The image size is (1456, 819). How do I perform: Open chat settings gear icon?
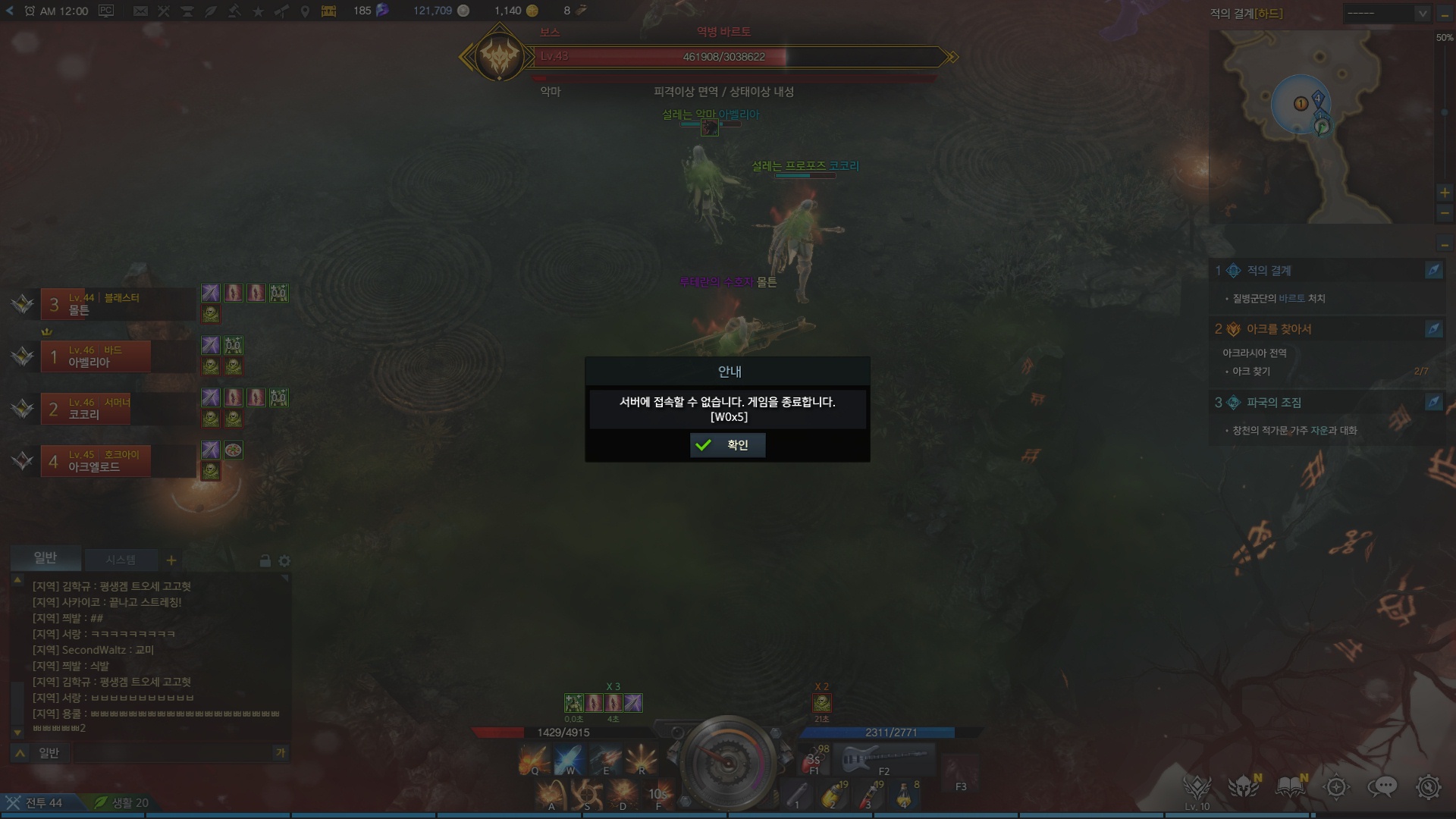coord(284,561)
